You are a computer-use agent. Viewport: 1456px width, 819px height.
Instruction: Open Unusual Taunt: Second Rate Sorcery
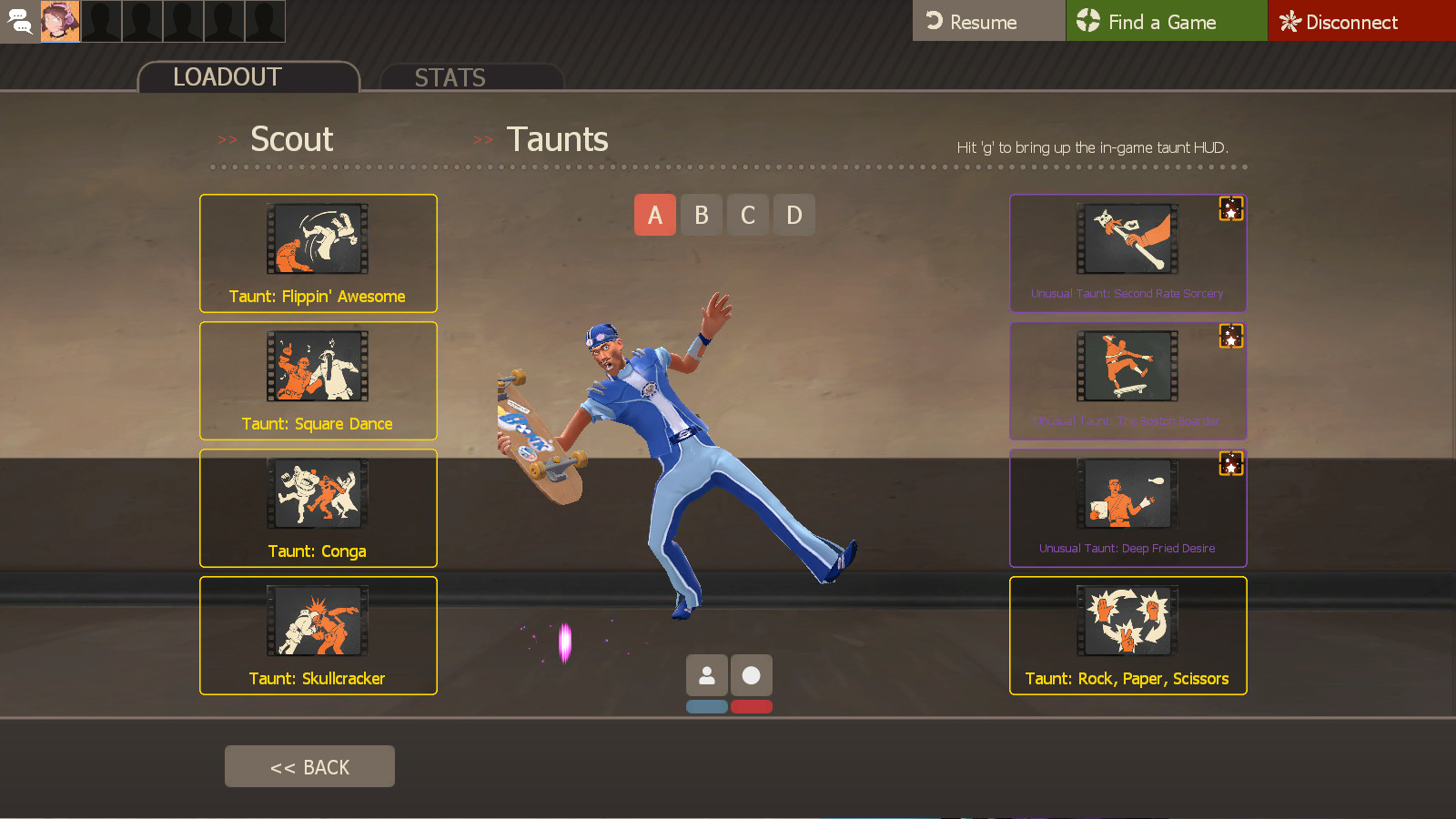[x=1127, y=239]
